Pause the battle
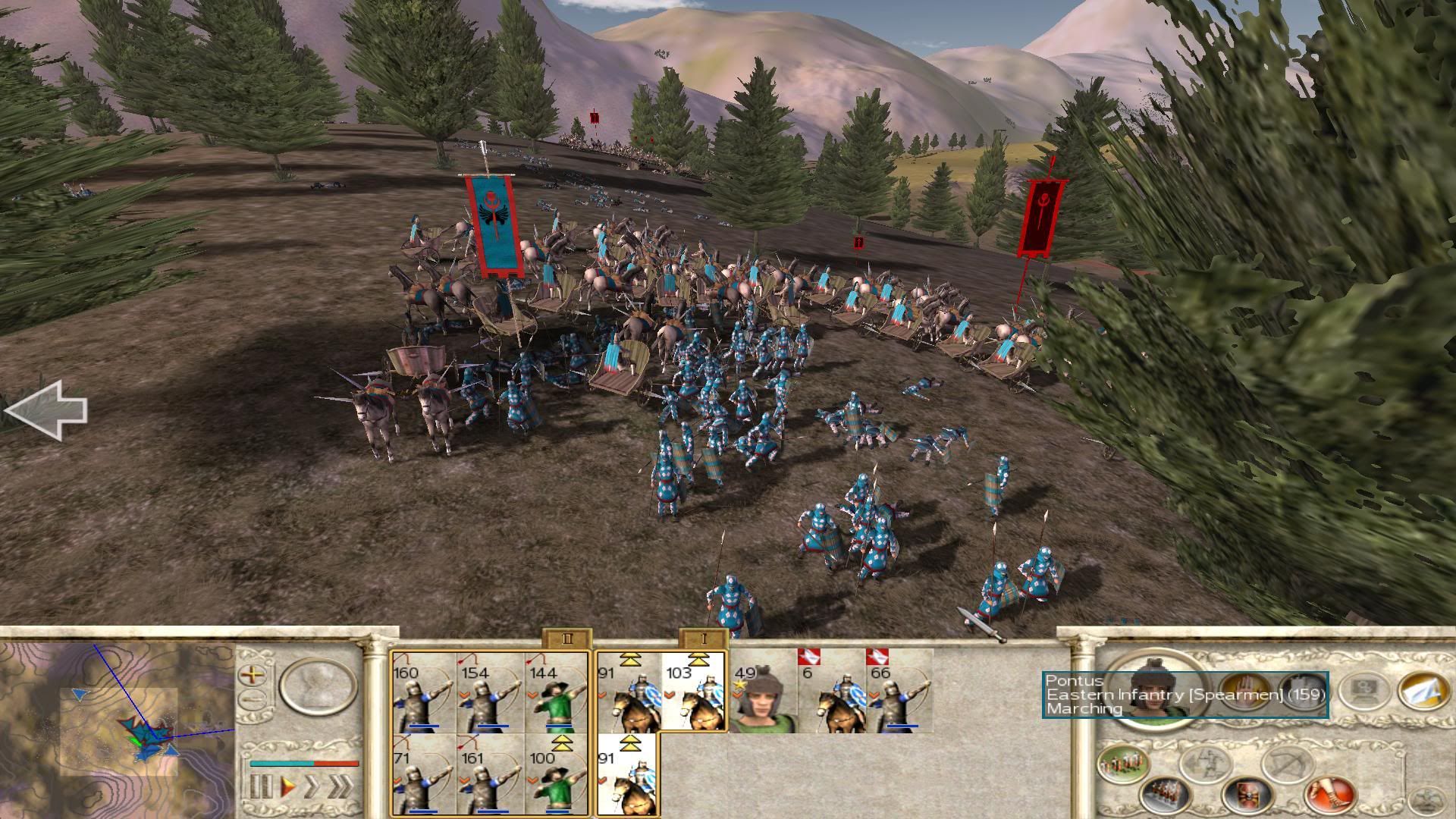 pos(260,787)
